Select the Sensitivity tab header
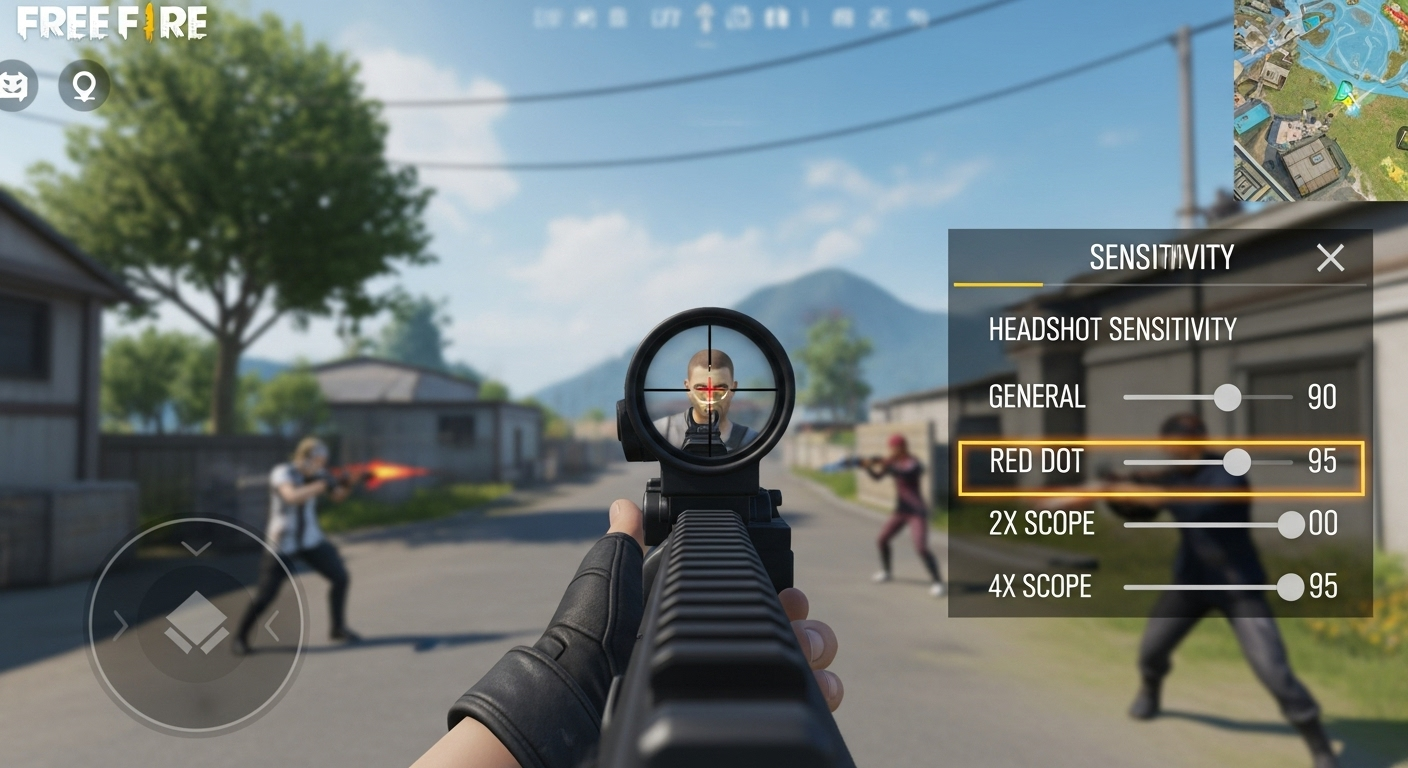The width and height of the screenshot is (1408, 768). coord(1160,257)
